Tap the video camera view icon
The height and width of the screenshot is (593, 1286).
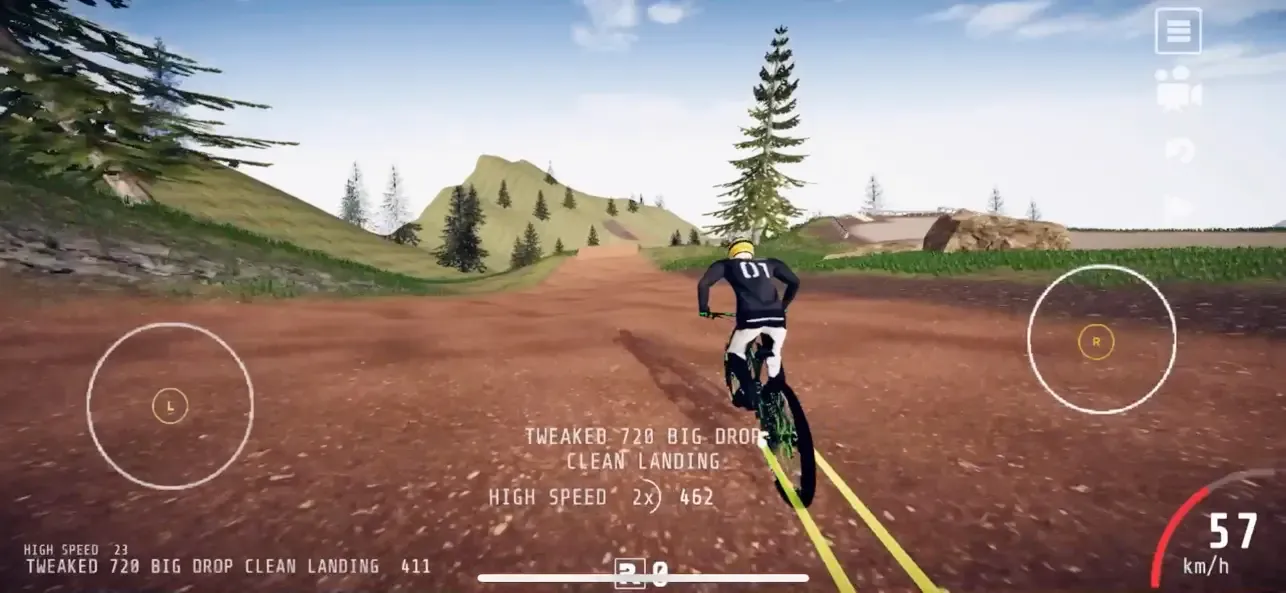coord(1178,88)
